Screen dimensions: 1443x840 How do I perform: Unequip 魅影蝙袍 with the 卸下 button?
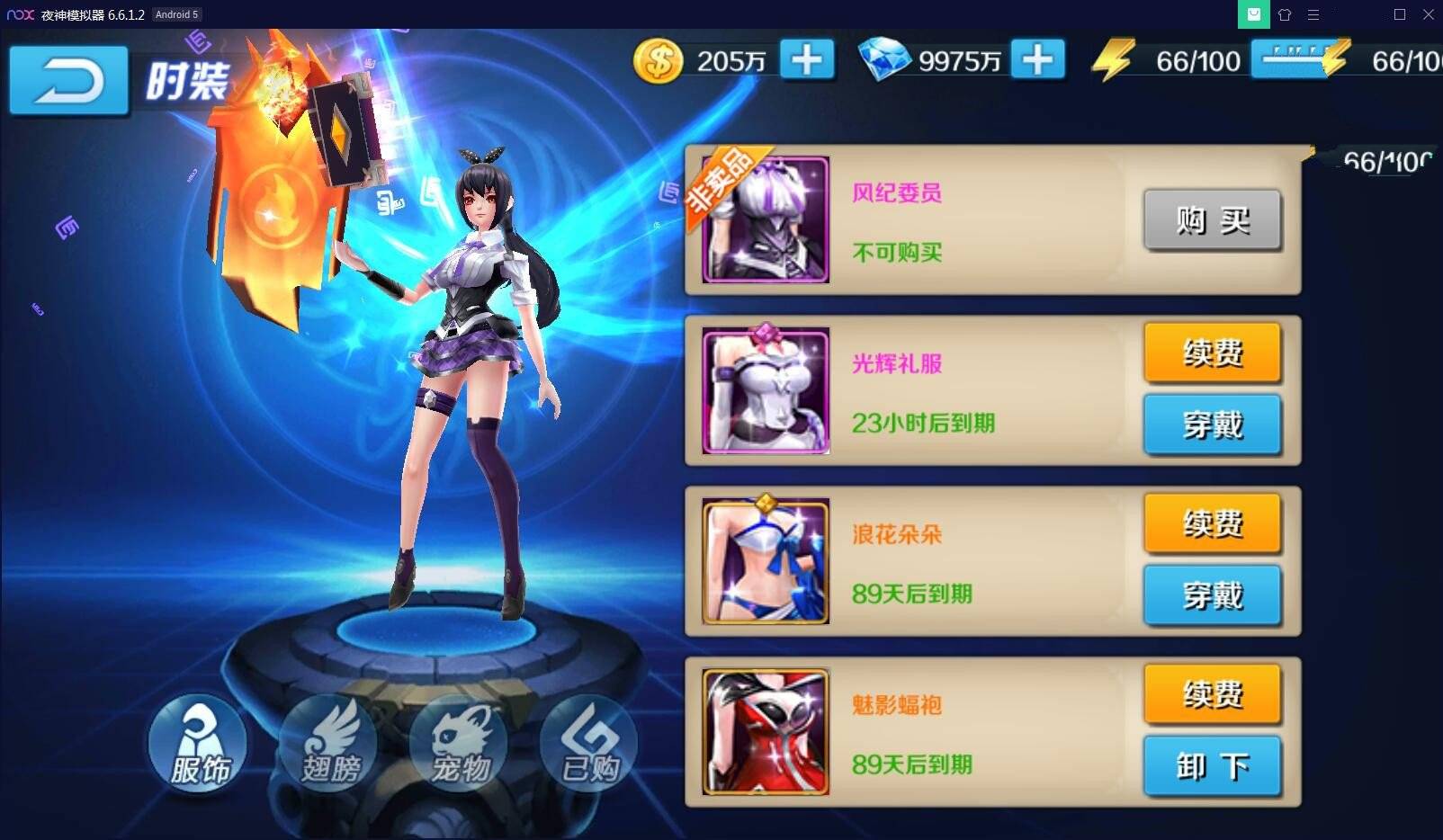pyautogui.click(x=1212, y=765)
